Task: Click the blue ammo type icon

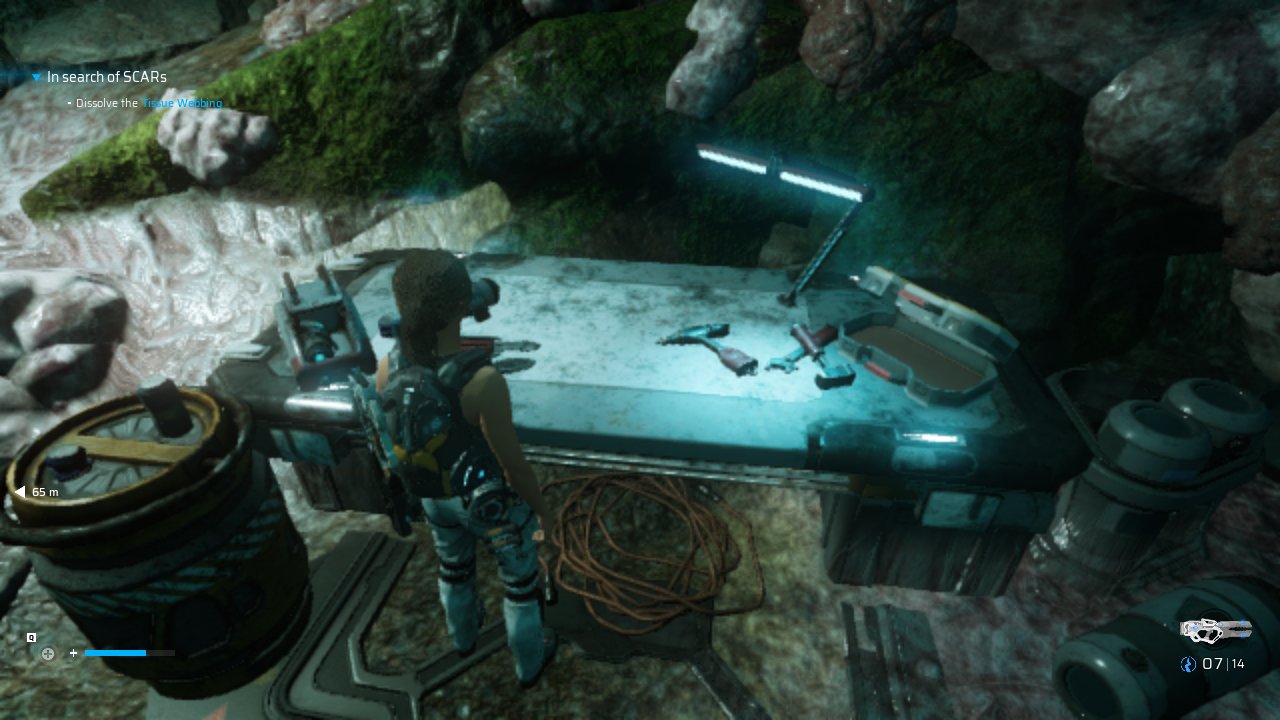Action: tap(1188, 664)
